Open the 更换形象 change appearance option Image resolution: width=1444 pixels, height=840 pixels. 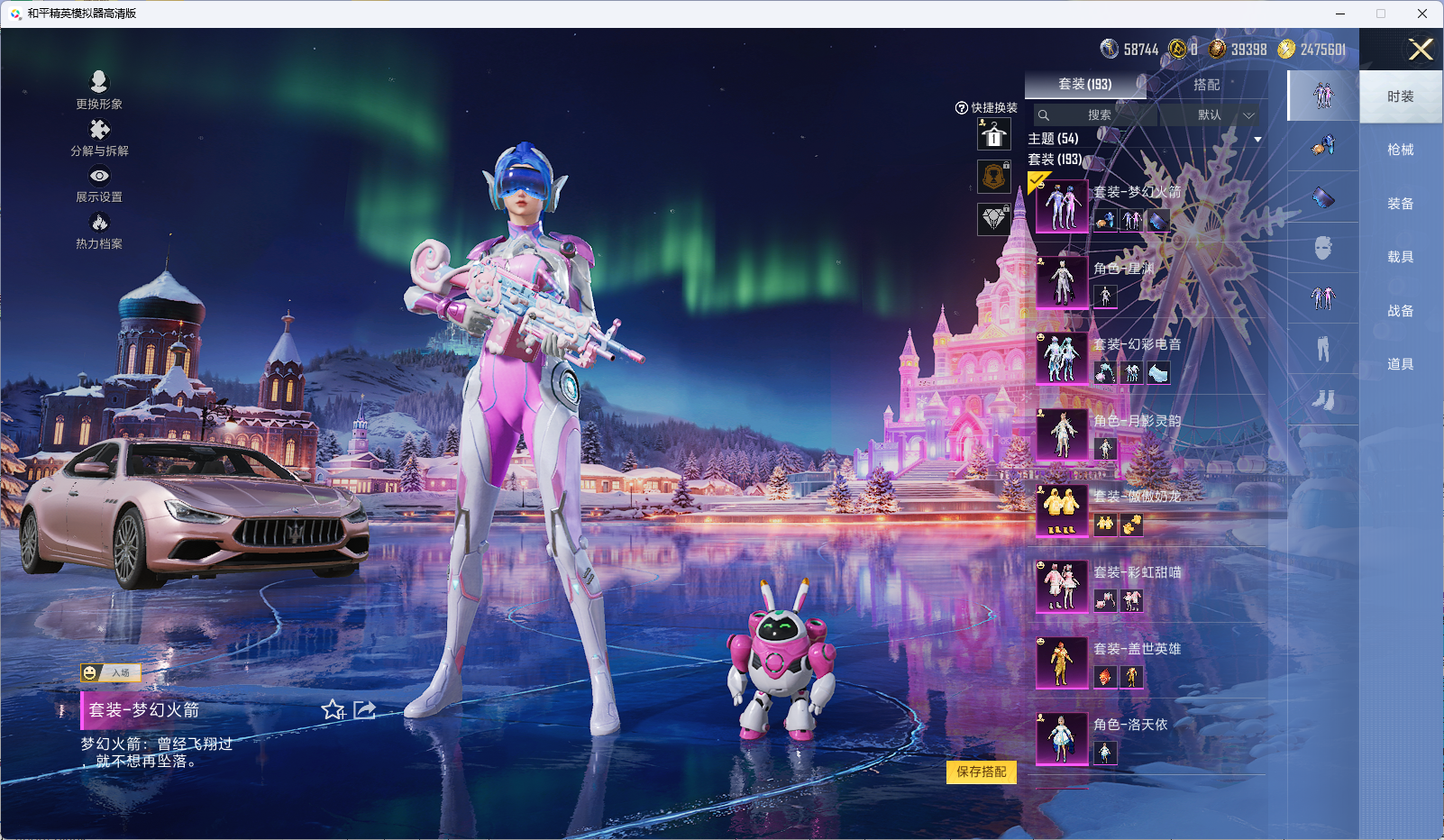[x=99, y=89]
